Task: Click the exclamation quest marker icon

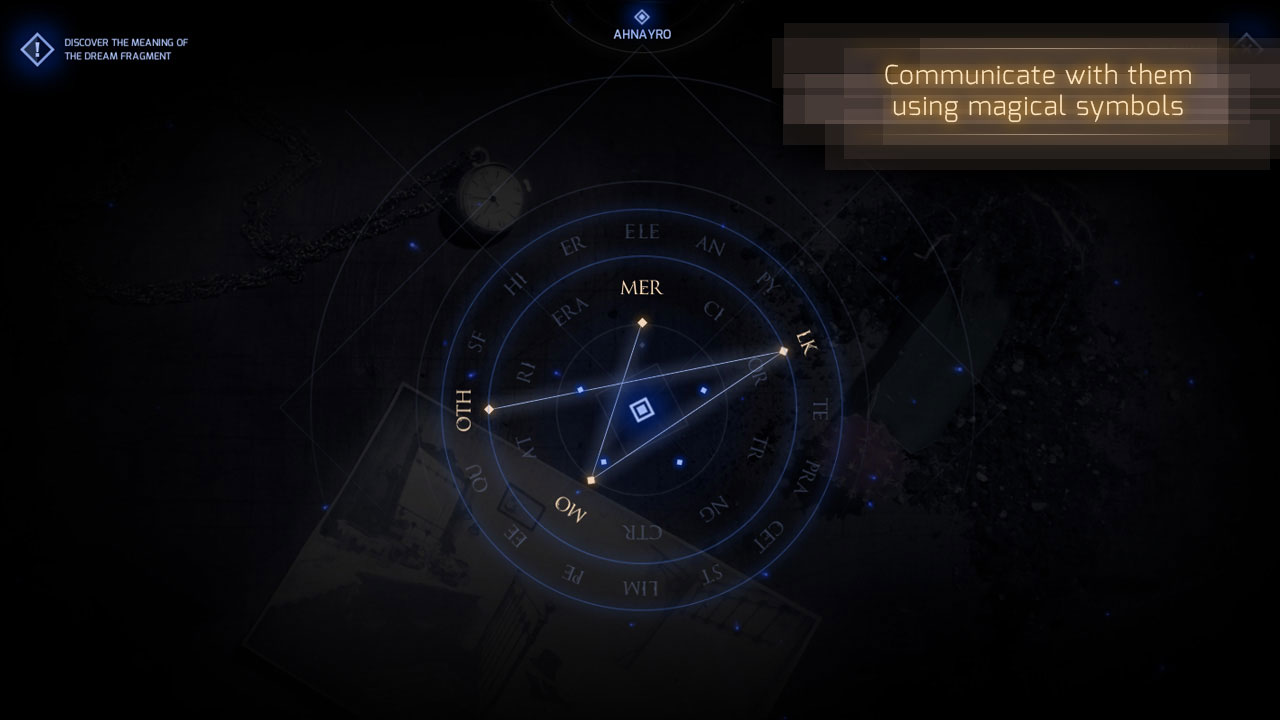Action: click(x=35, y=47)
